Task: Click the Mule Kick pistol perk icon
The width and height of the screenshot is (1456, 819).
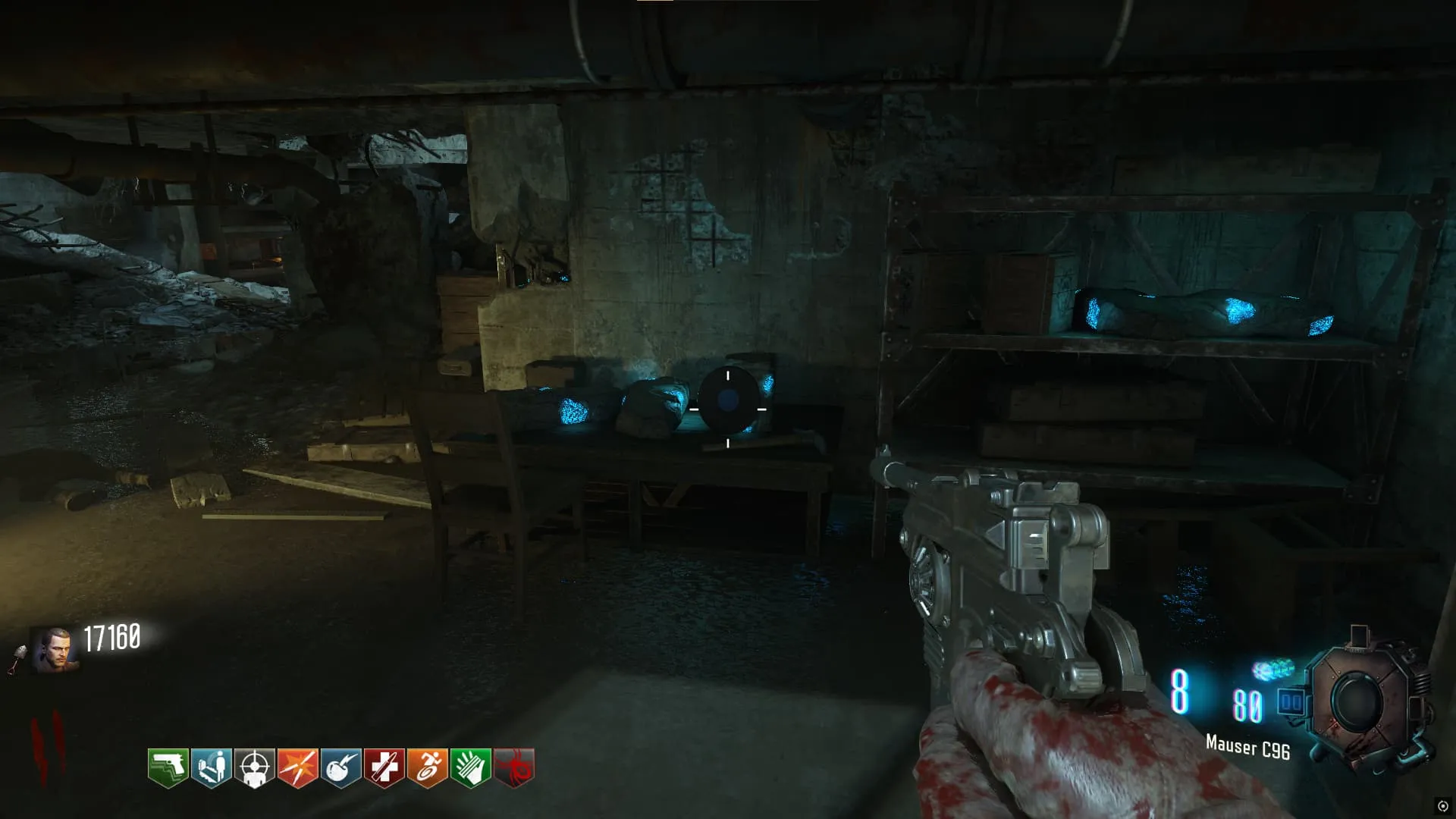Action: (168, 767)
